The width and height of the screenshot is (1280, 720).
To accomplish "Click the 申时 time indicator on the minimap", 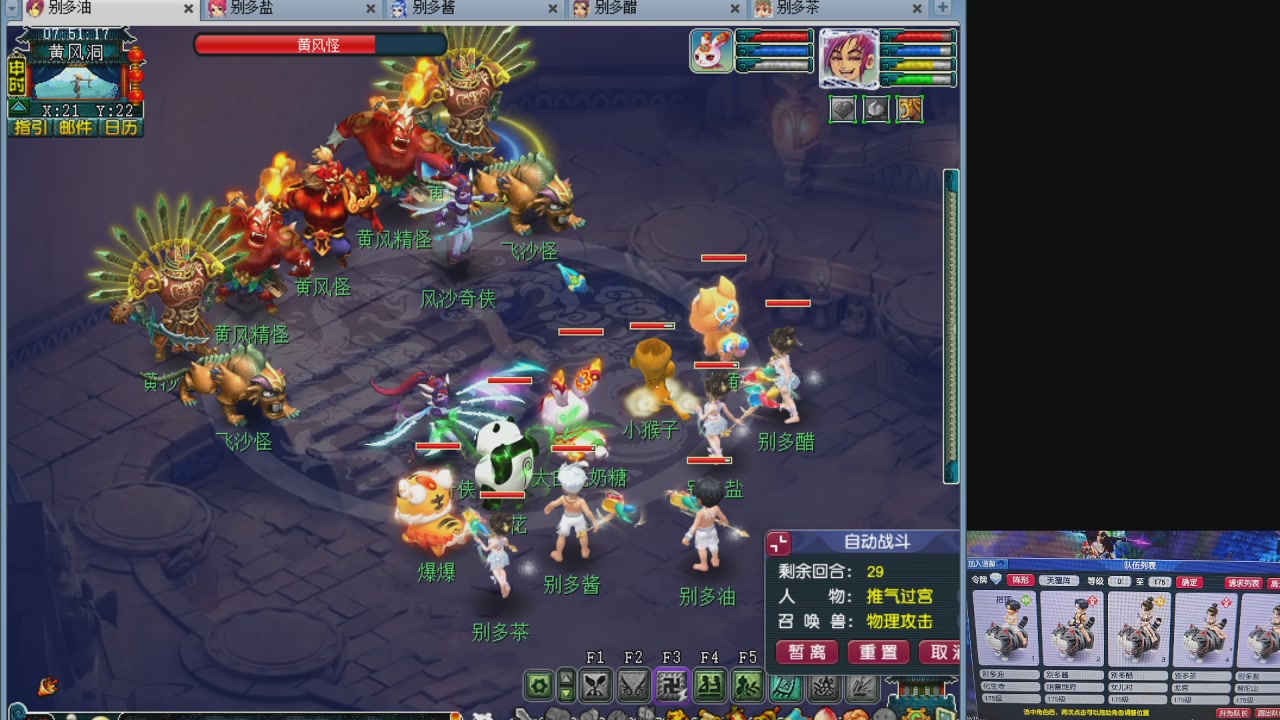I will click(x=17, y=77).
